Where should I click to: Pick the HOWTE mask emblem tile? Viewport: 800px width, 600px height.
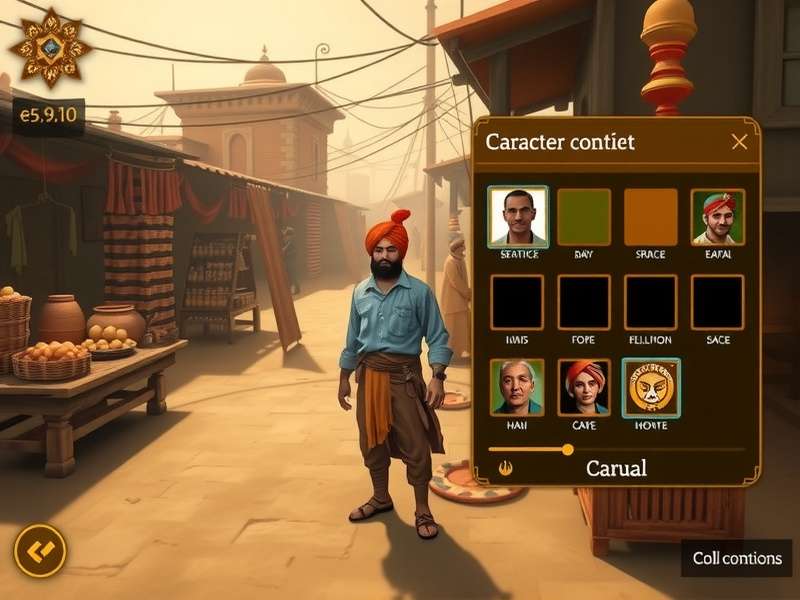point(651,387)
